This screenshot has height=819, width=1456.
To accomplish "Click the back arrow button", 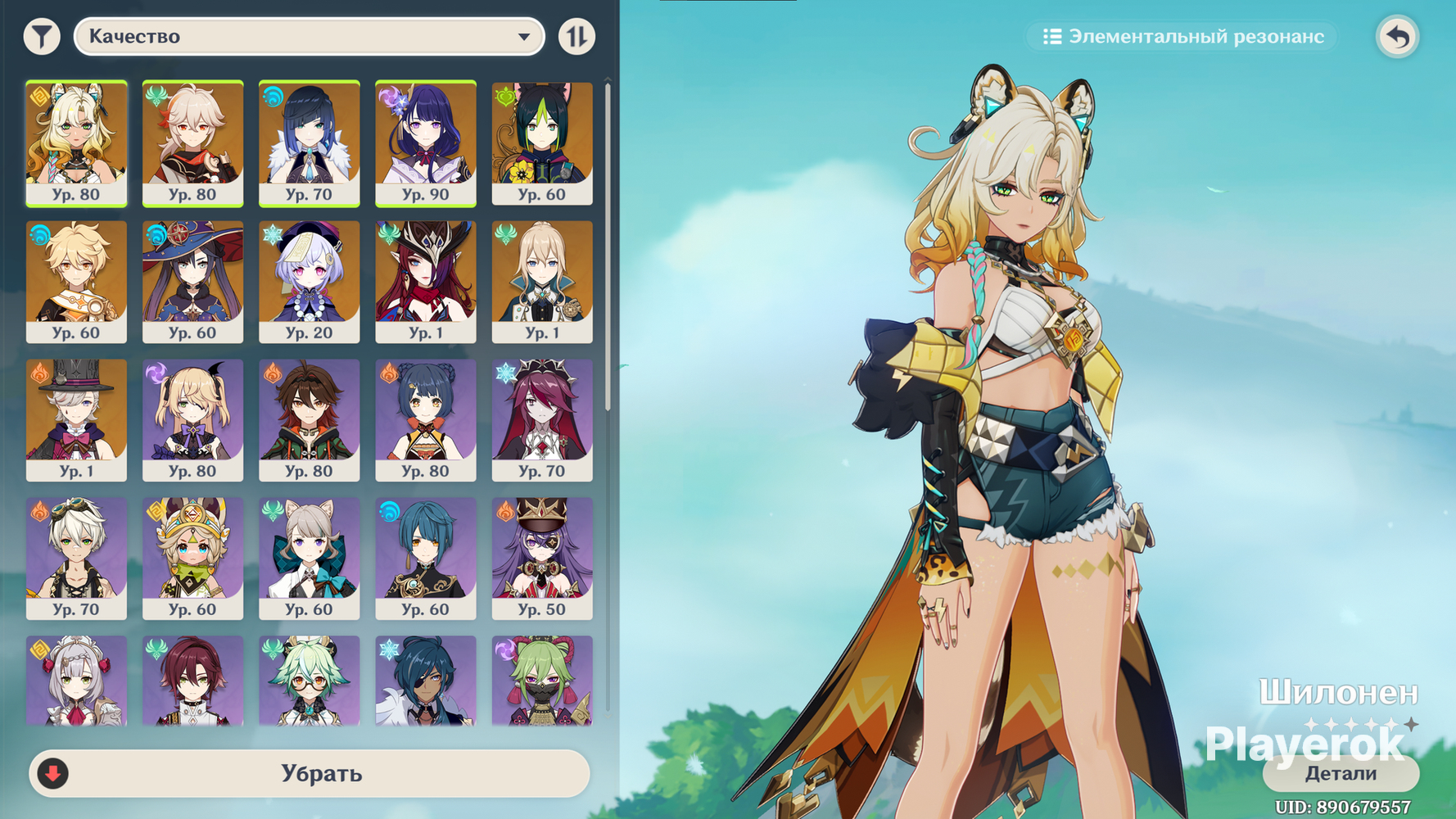I will click(x=1397, y=37).
